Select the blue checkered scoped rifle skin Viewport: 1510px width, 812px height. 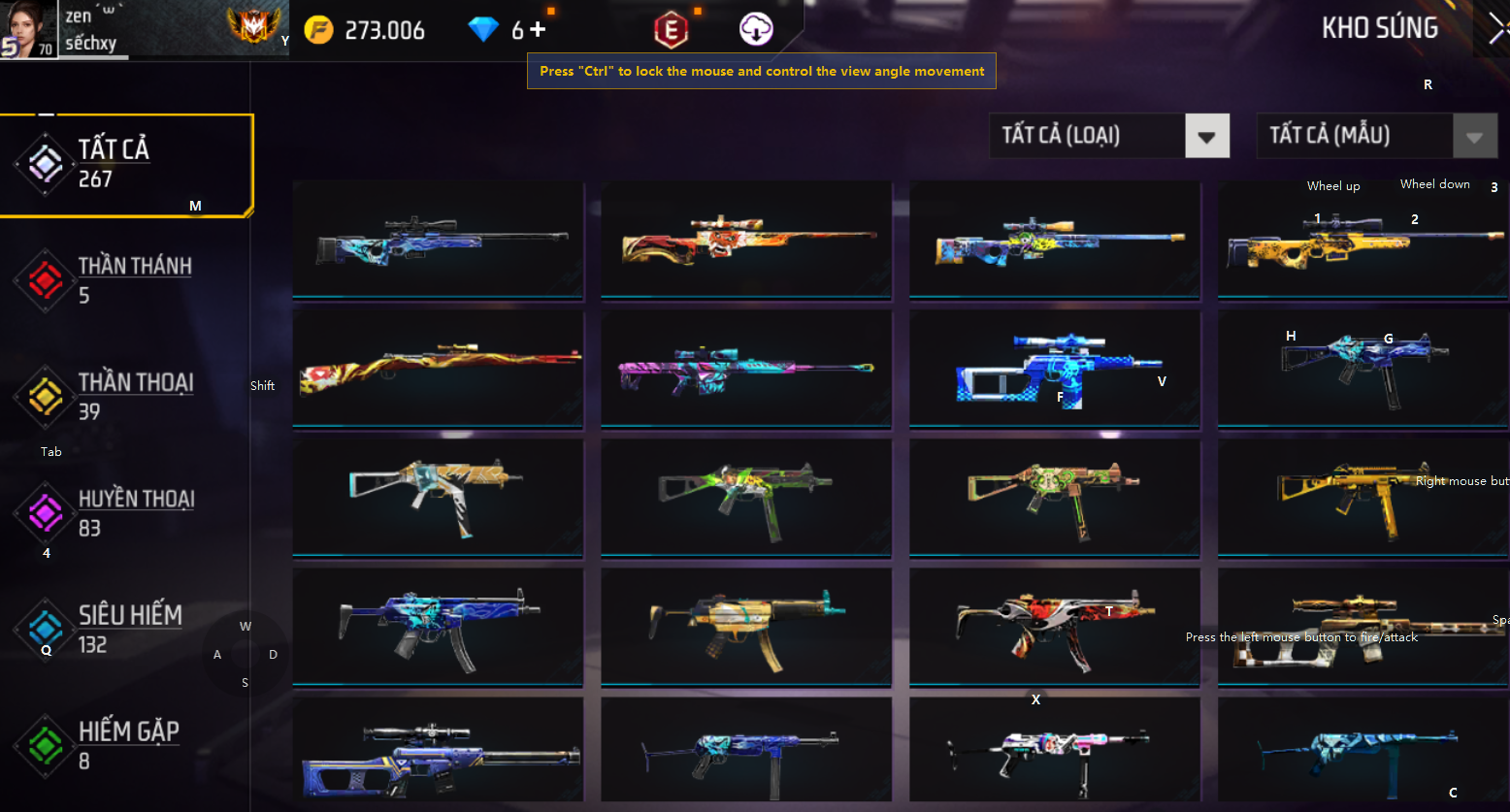click(1054, 369)
